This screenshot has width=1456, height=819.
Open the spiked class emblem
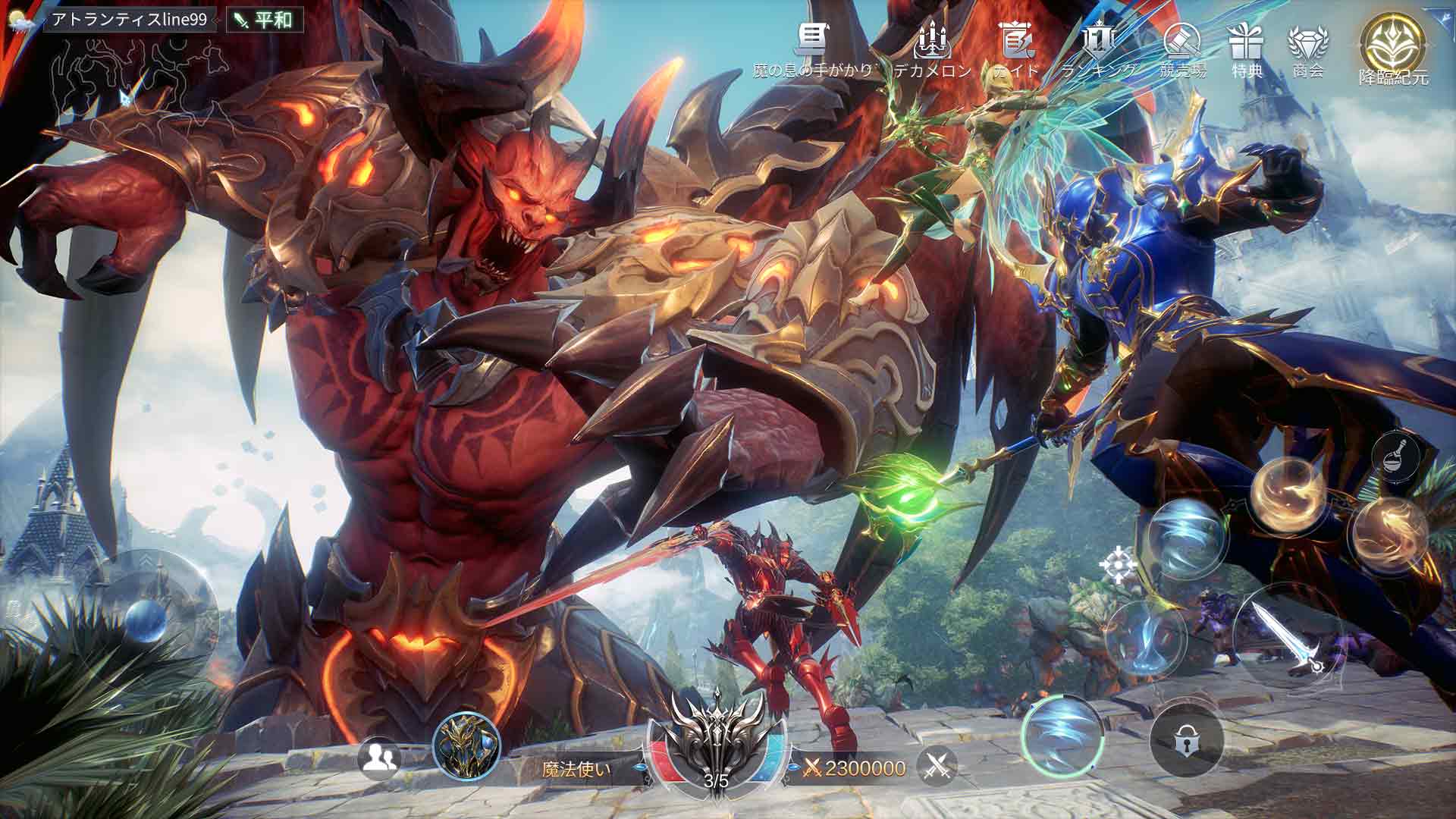tap(716, 736)
